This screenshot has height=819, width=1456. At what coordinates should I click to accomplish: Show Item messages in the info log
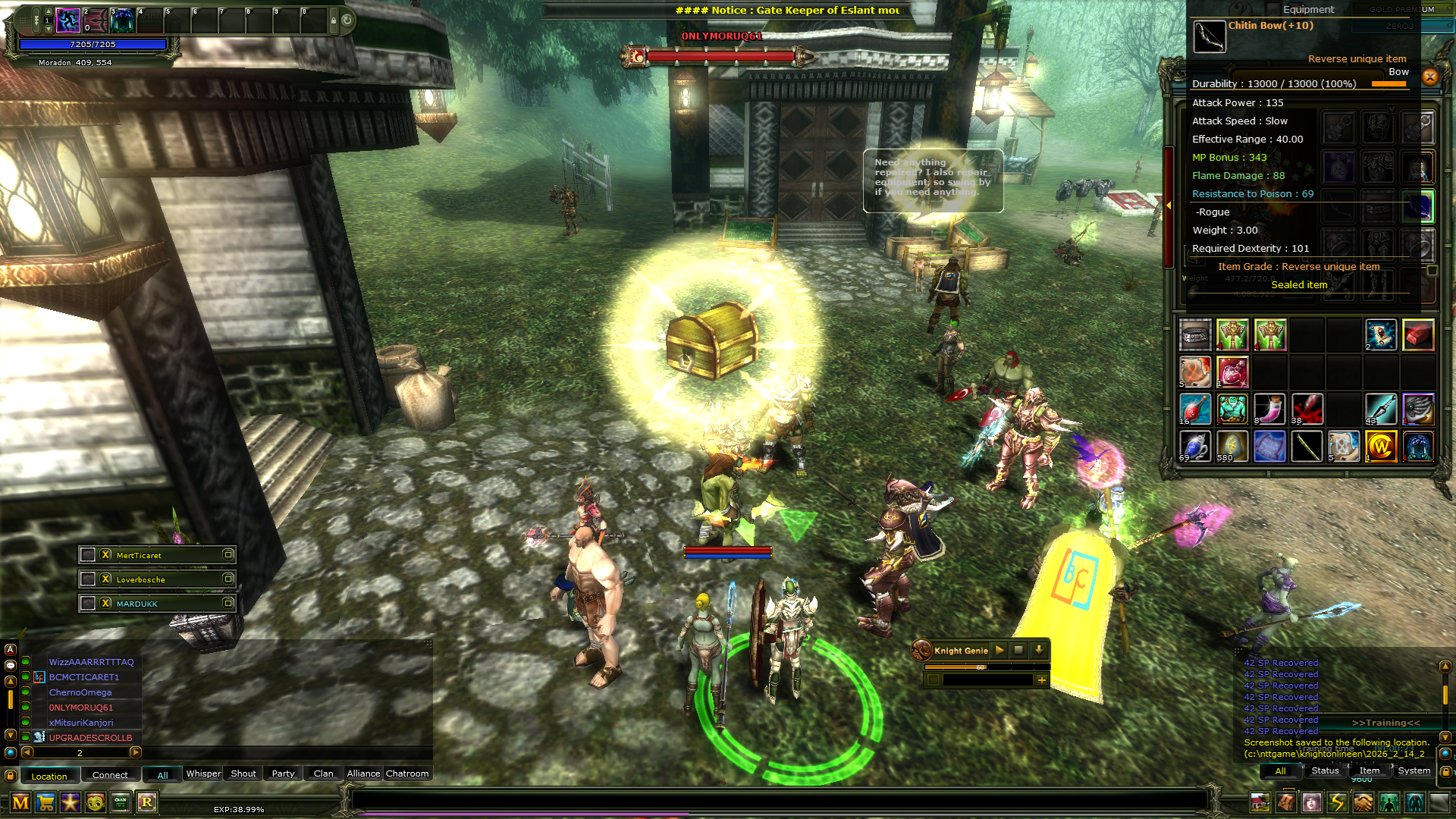[1370, 770]
